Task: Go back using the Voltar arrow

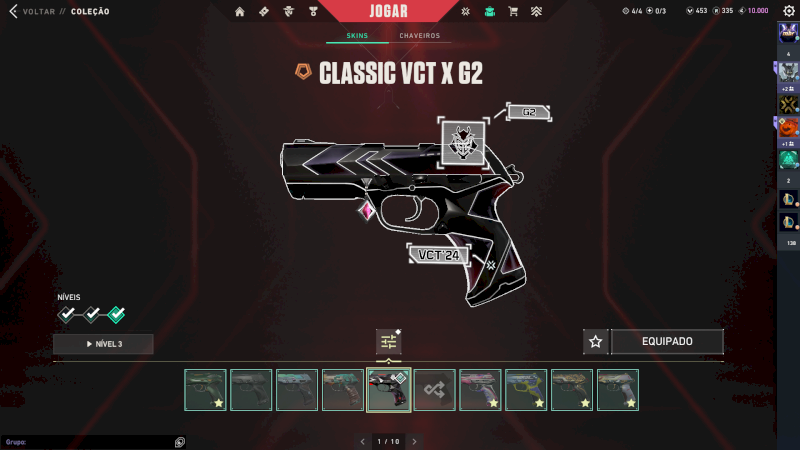Action: [12, 12]
